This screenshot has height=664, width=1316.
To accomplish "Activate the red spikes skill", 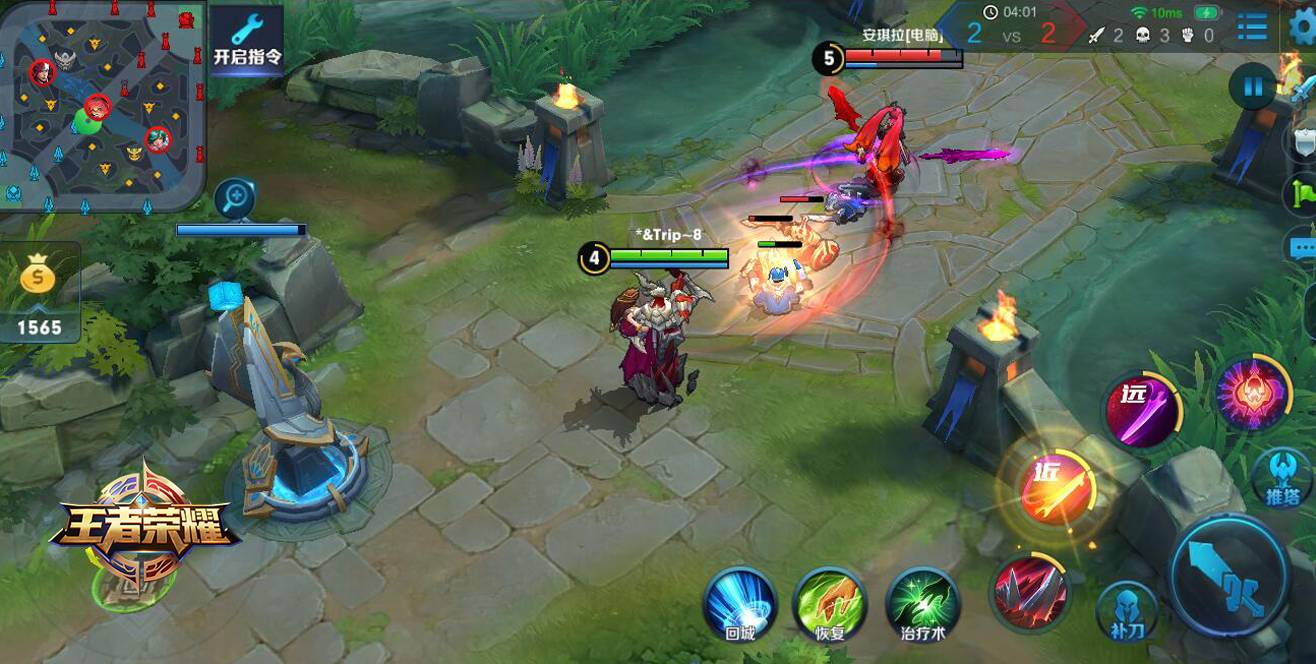I will [x=1028, y=592].
